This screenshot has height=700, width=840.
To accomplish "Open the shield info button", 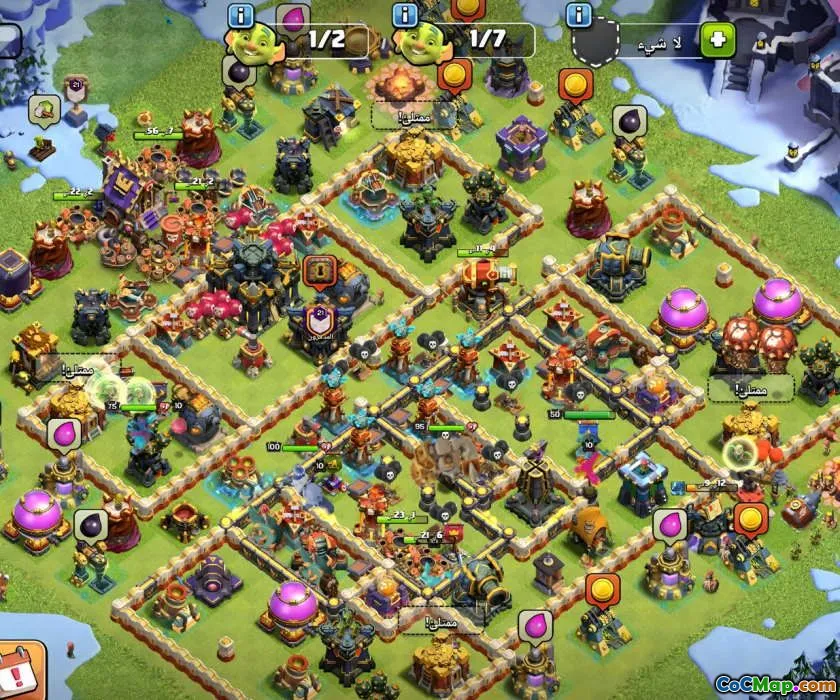I will point(578,15).
